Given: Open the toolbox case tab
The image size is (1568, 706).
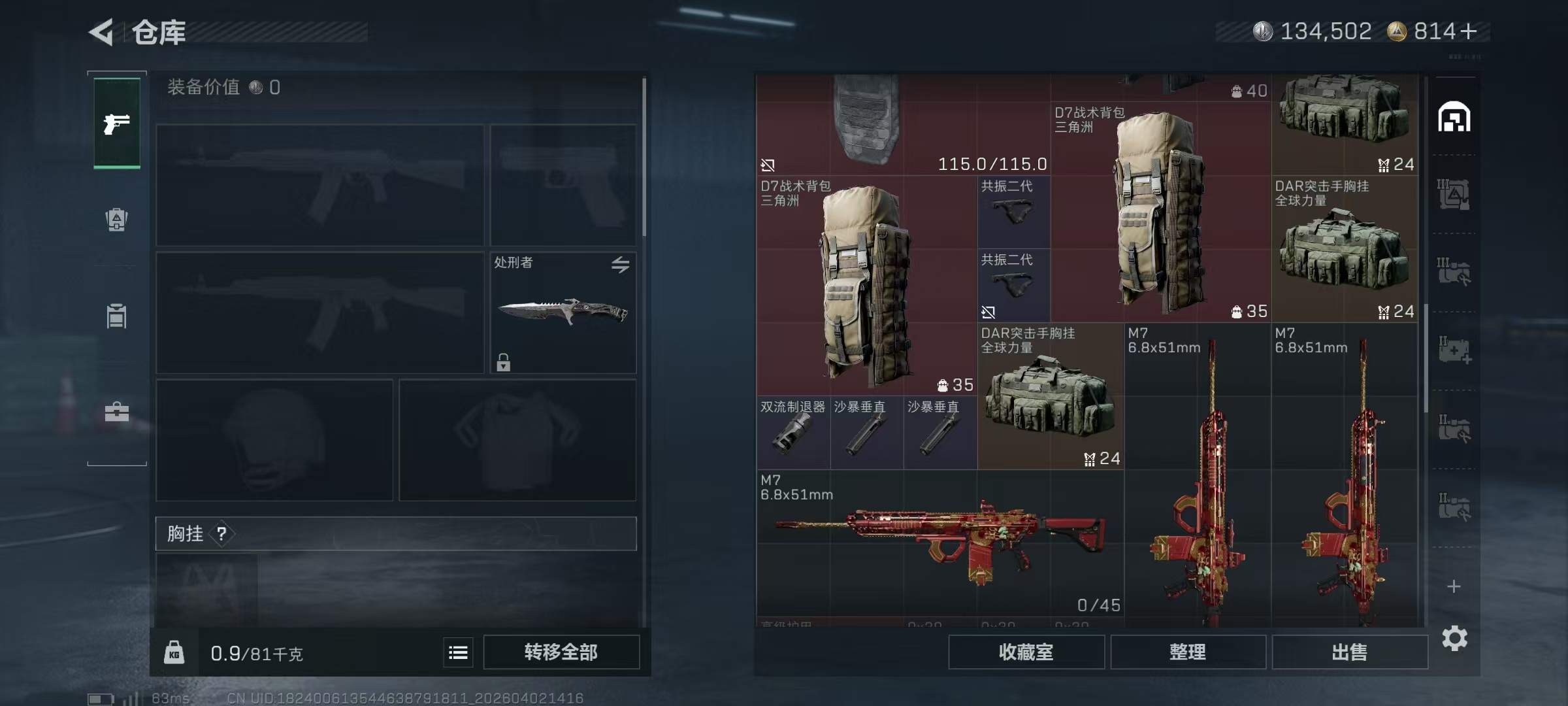Looking at the screenshot, I should (x=117, y=412).
